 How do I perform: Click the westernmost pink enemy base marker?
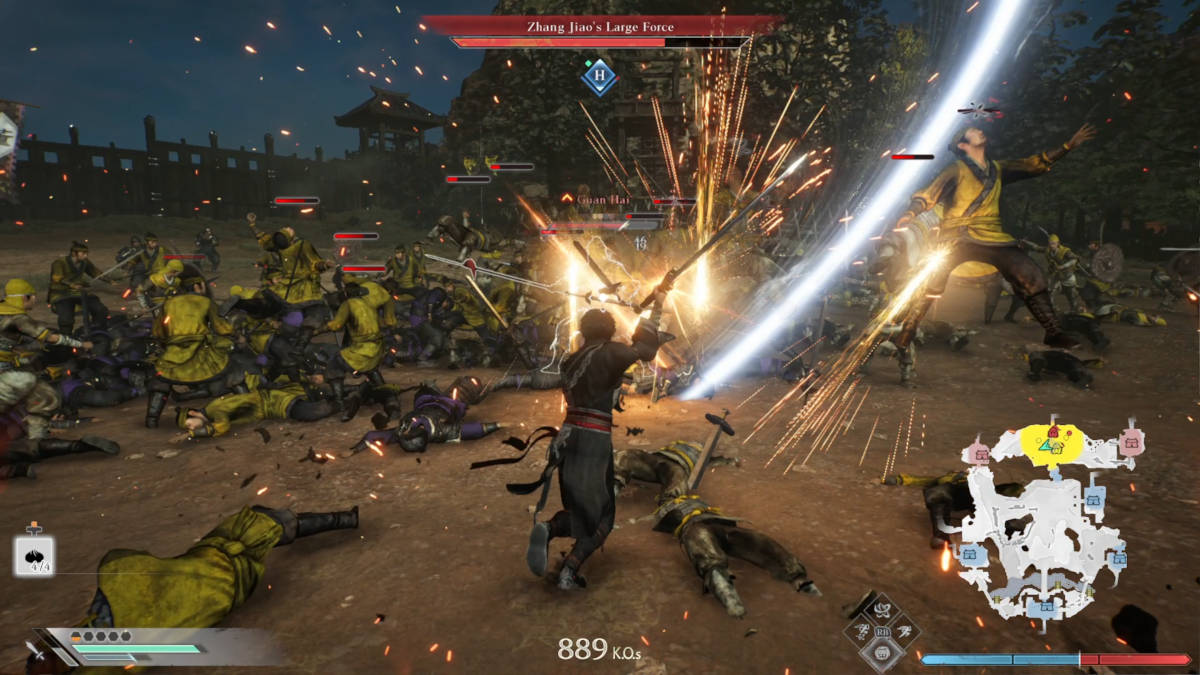pos(980,454)
